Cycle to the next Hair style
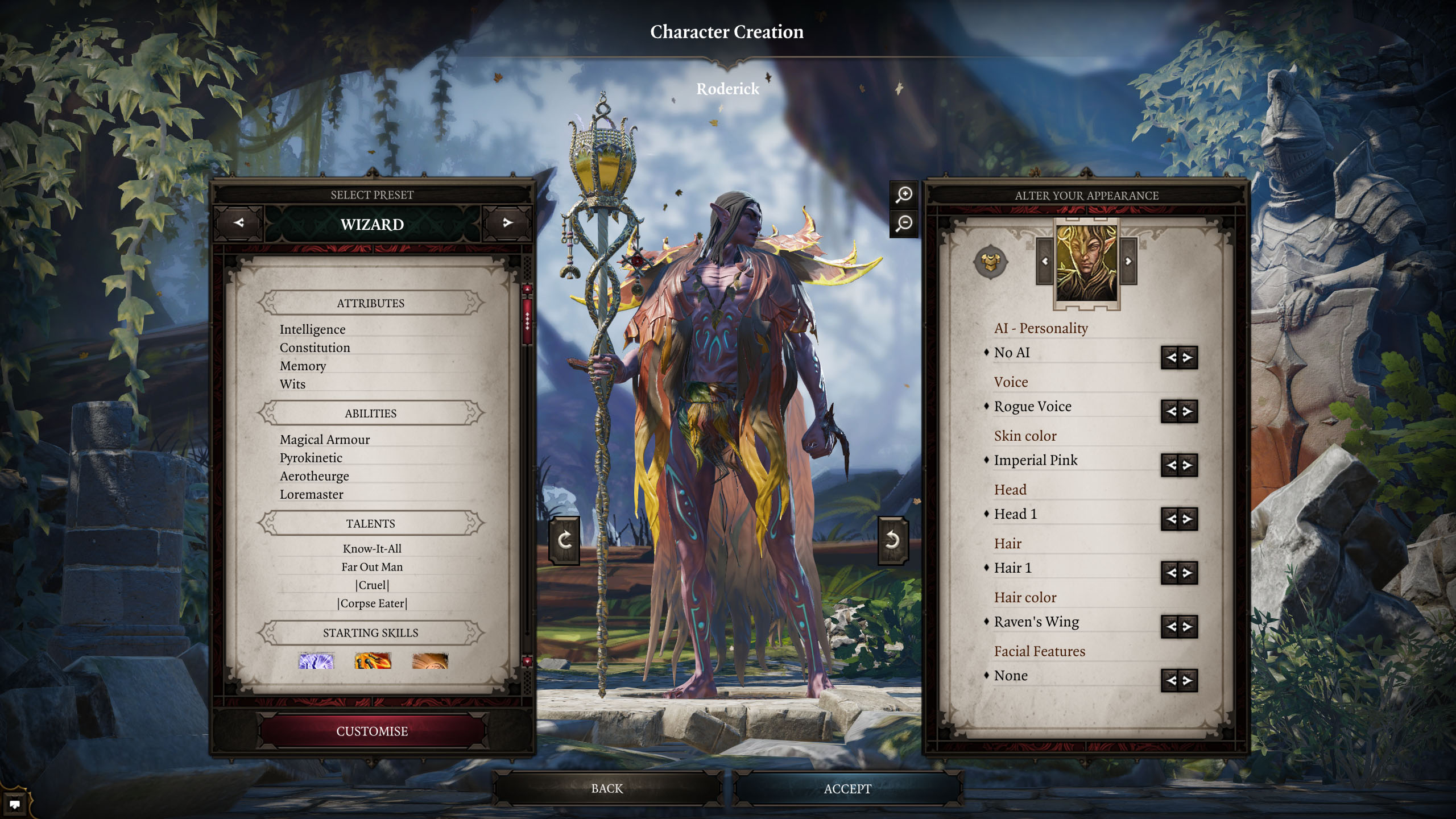1456x819 pixels. (1188, 573)
